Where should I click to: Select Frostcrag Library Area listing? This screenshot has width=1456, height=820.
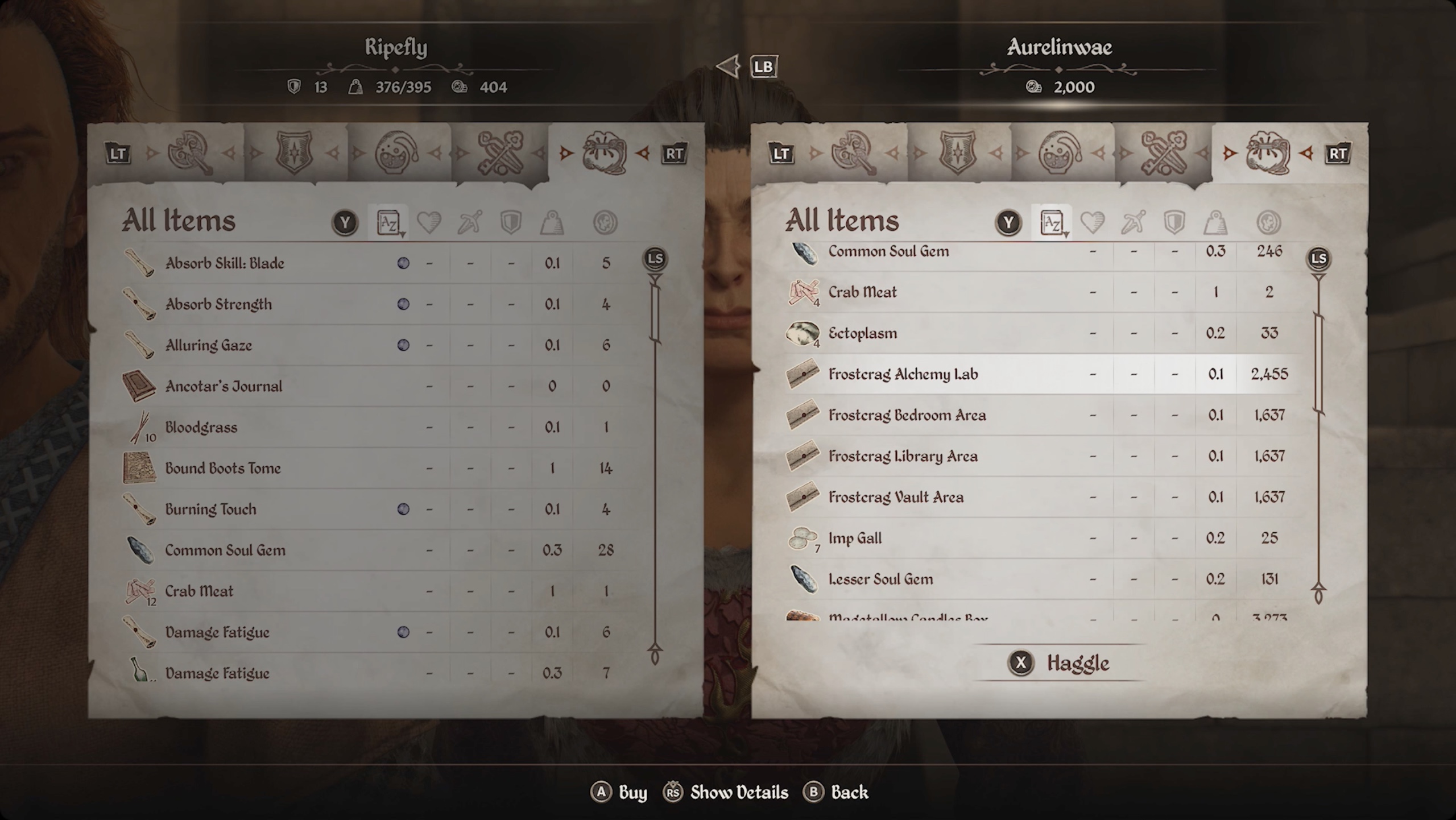pyautogui.click(x=903, y=456)
